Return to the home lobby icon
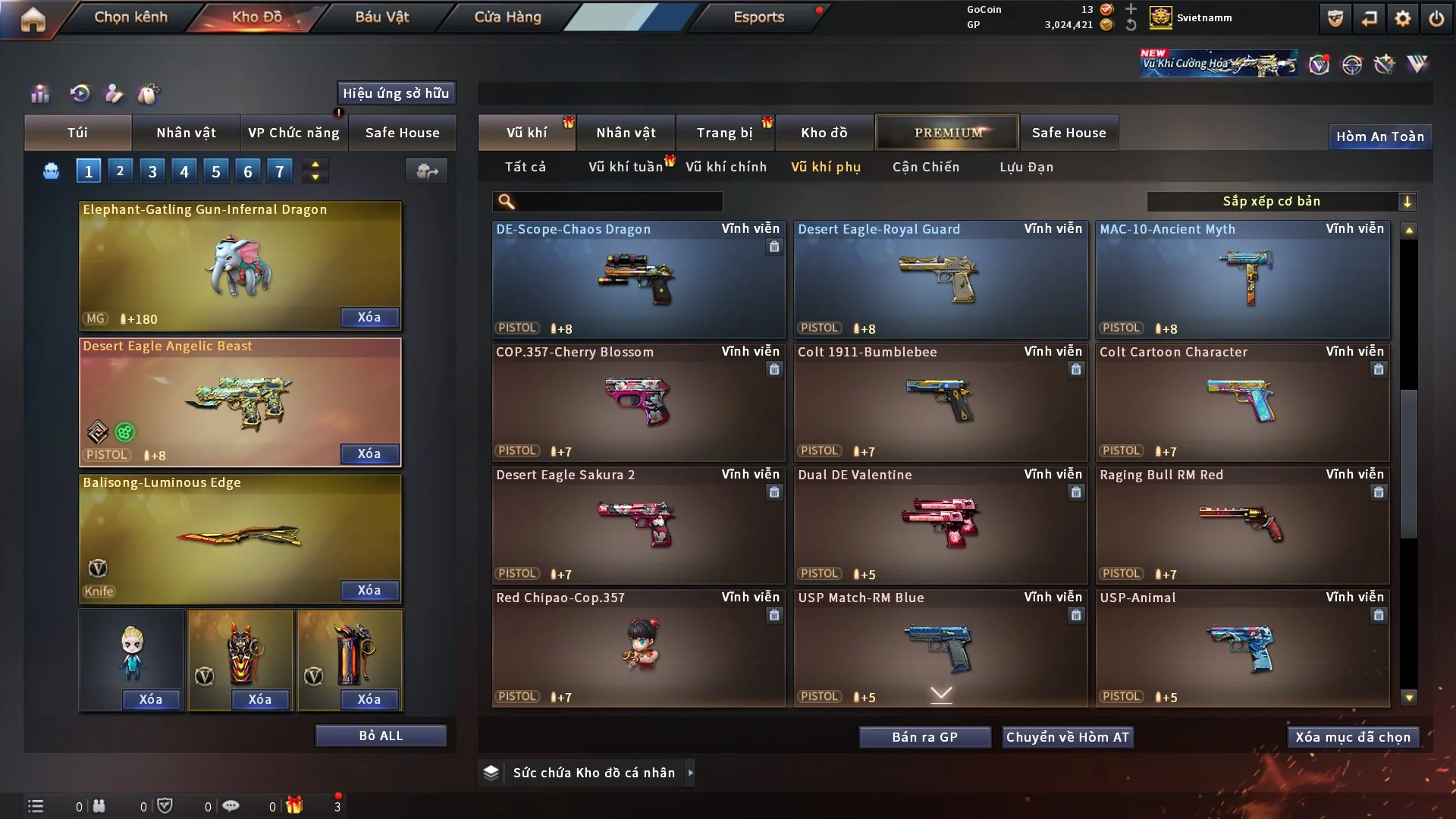This screenshot has width=1456, height=819. [33, 19]
